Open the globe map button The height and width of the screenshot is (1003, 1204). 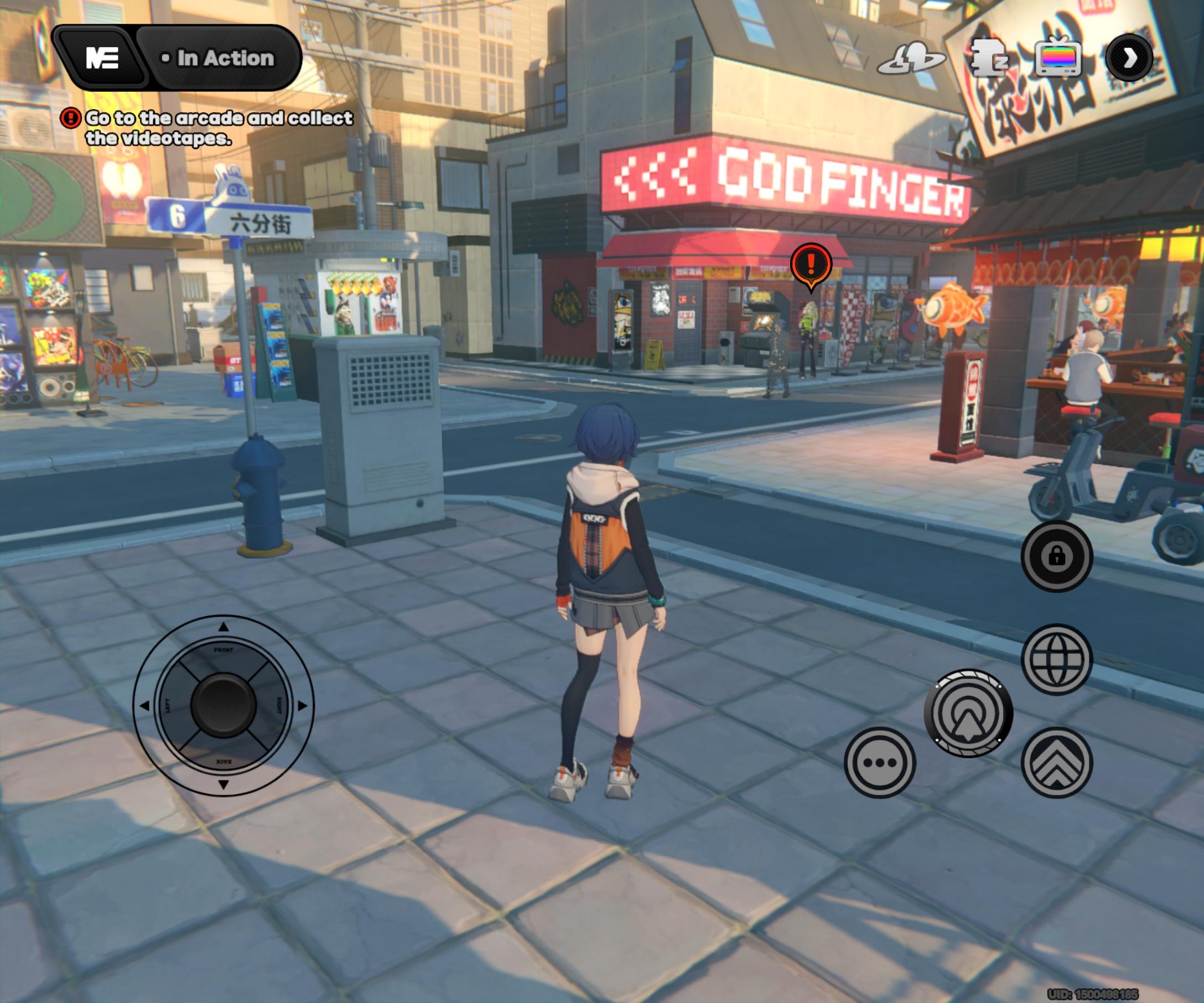coord(1057,659)
